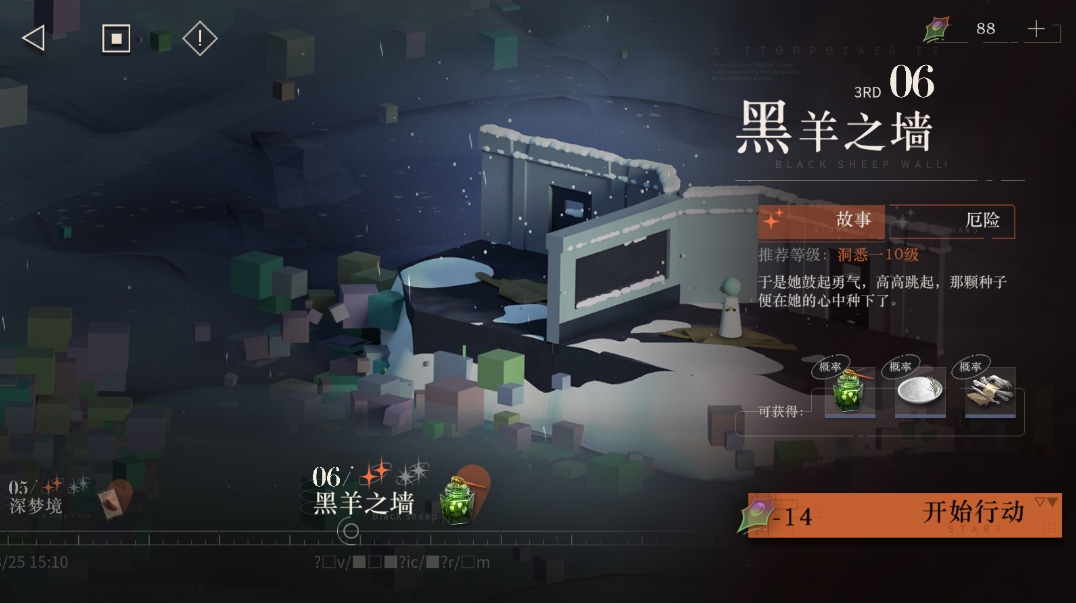Select stage 06 黑羊之墙 on the timeline
Screen dimensions: 1076x603
(x=365, y=491)
